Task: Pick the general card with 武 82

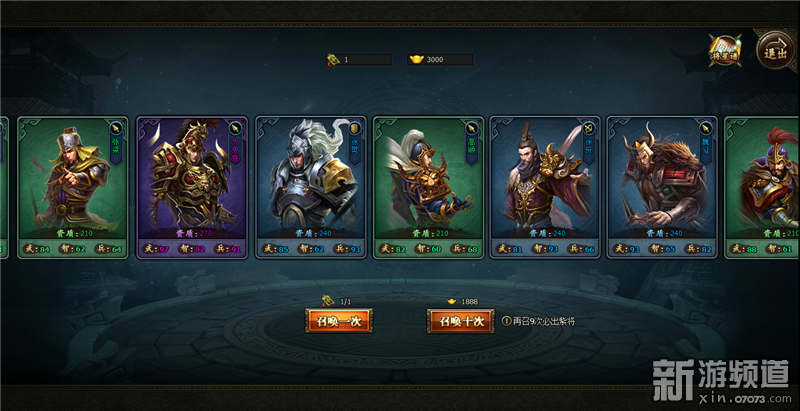Action: point(428,187)
